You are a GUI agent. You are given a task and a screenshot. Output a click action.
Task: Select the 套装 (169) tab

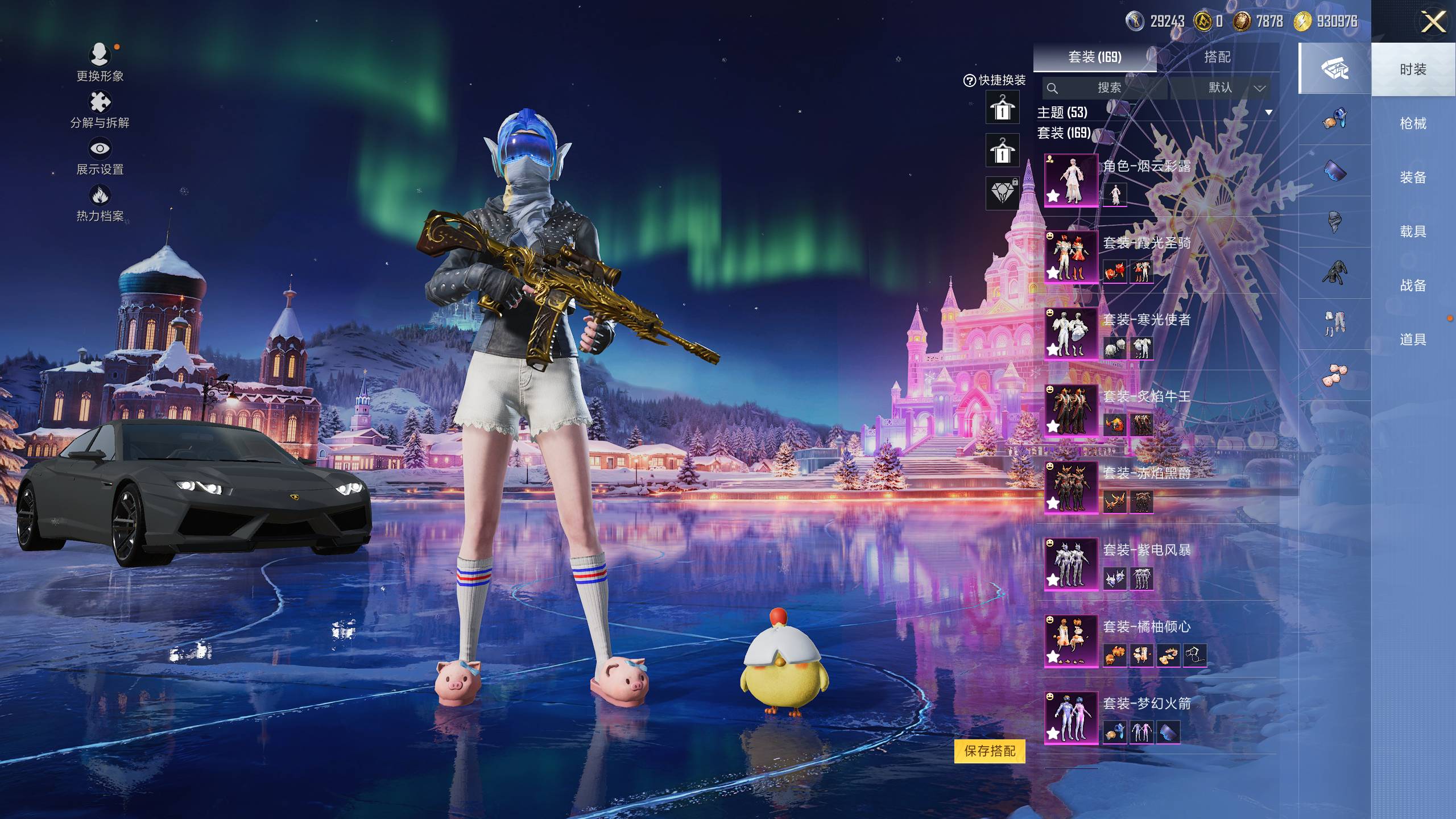[x=1094, y=57]
